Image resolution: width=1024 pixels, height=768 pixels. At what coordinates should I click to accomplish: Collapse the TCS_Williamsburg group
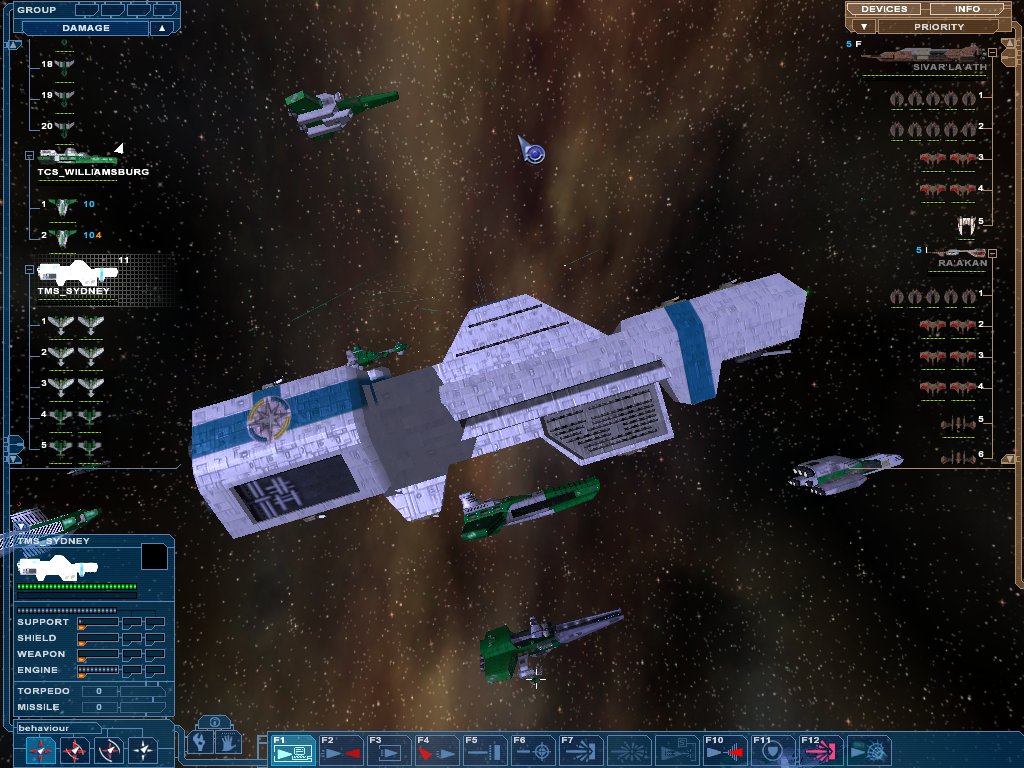pyautogui.click(x=30, y=156)
